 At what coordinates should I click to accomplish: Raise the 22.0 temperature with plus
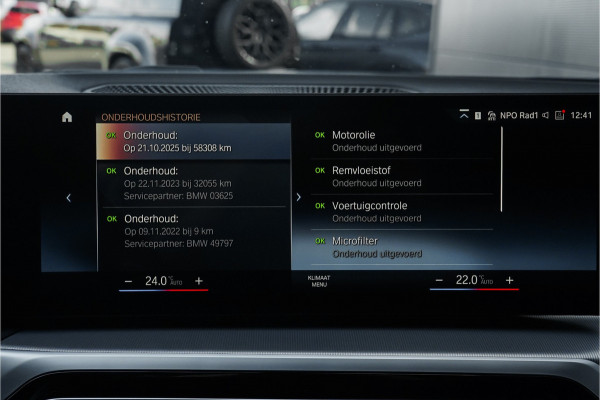click(x=509, y=281)
